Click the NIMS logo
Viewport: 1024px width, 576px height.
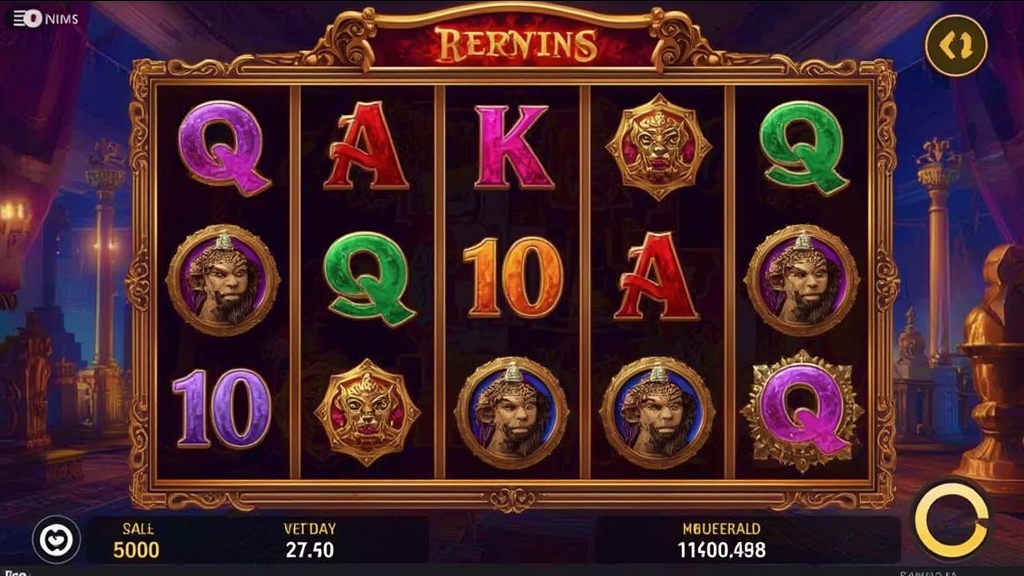click(x=45, y=18)
